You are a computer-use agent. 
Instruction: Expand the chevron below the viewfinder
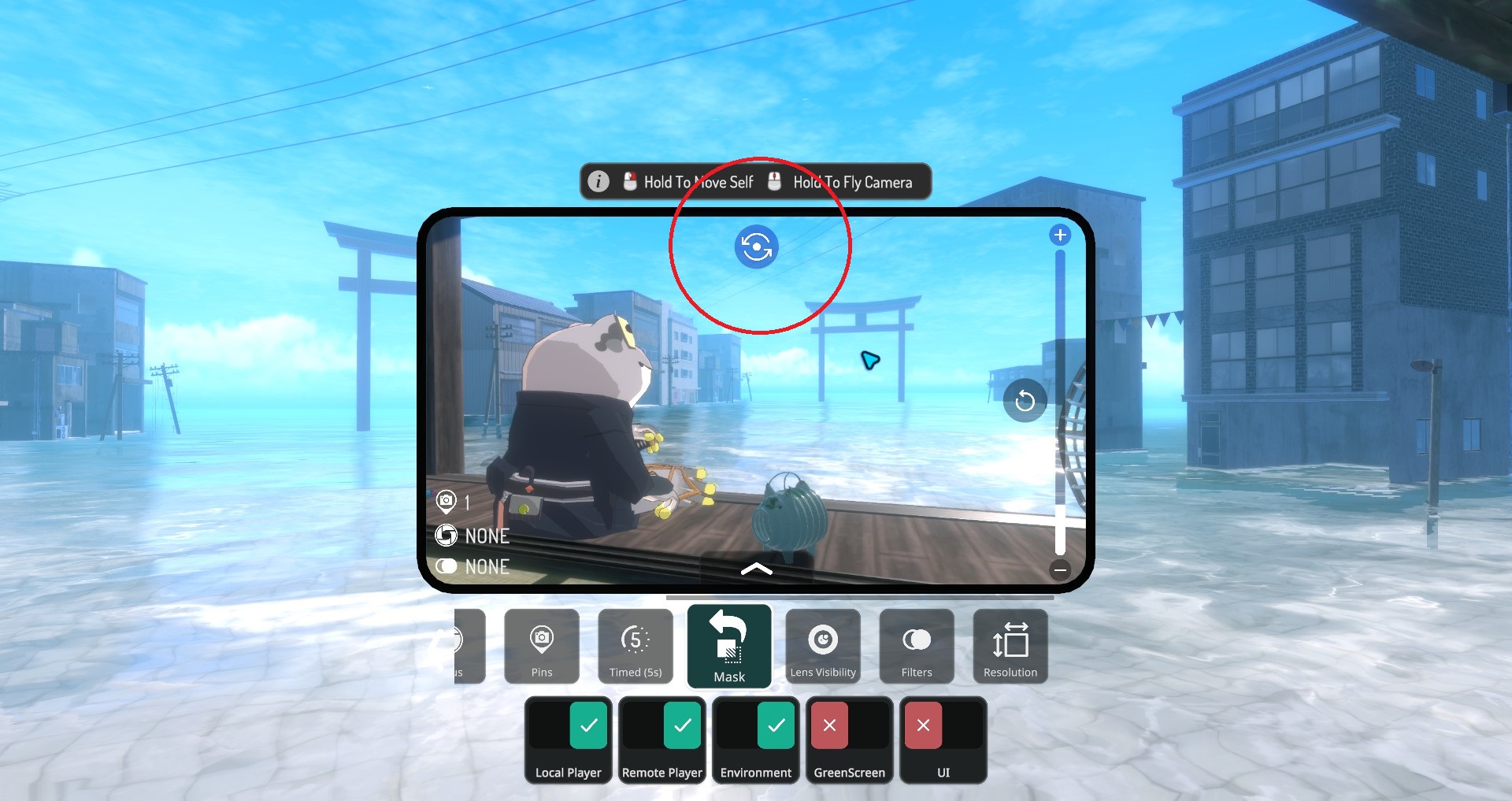click(x=758, y=569)
